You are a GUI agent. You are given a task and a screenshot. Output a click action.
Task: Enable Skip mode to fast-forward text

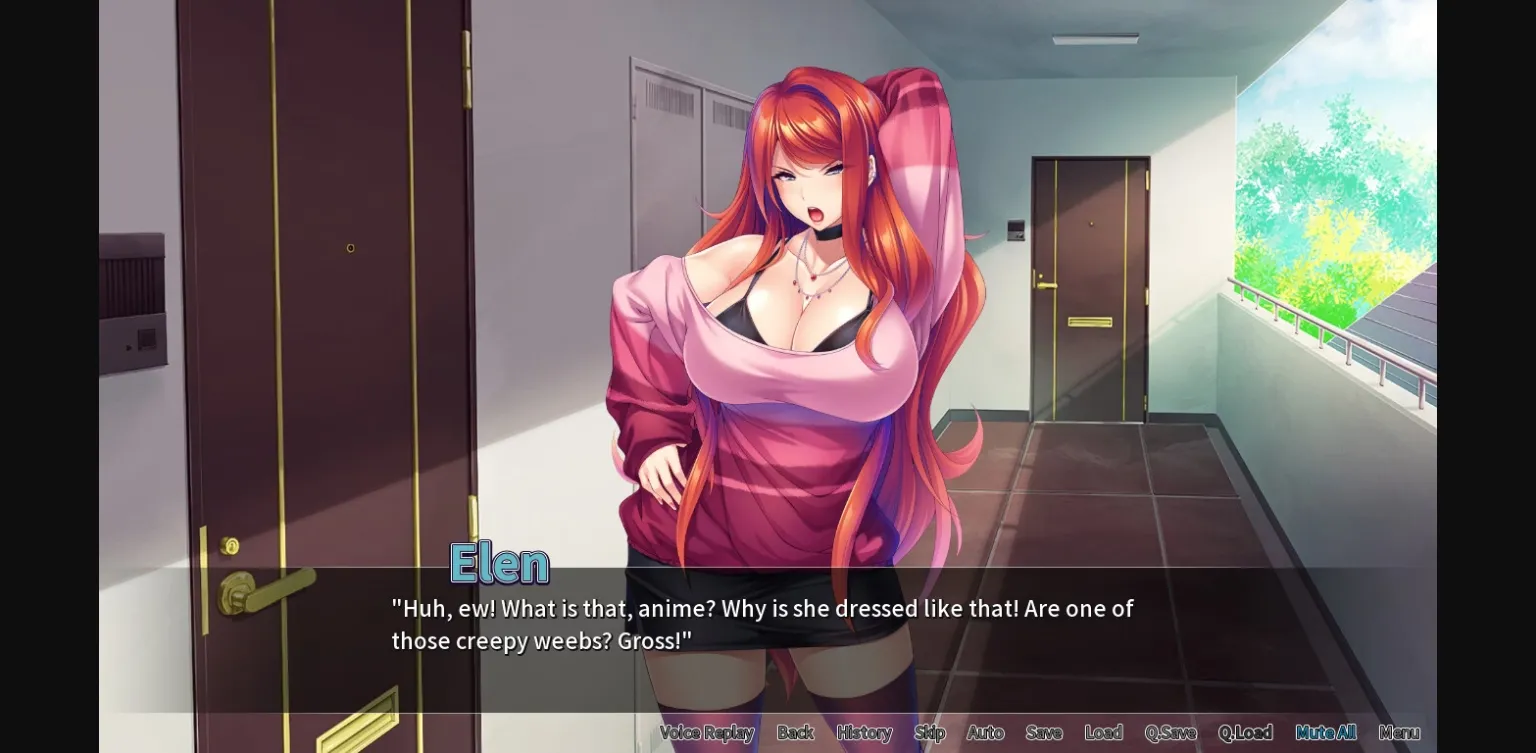click(x=929, y=732)
